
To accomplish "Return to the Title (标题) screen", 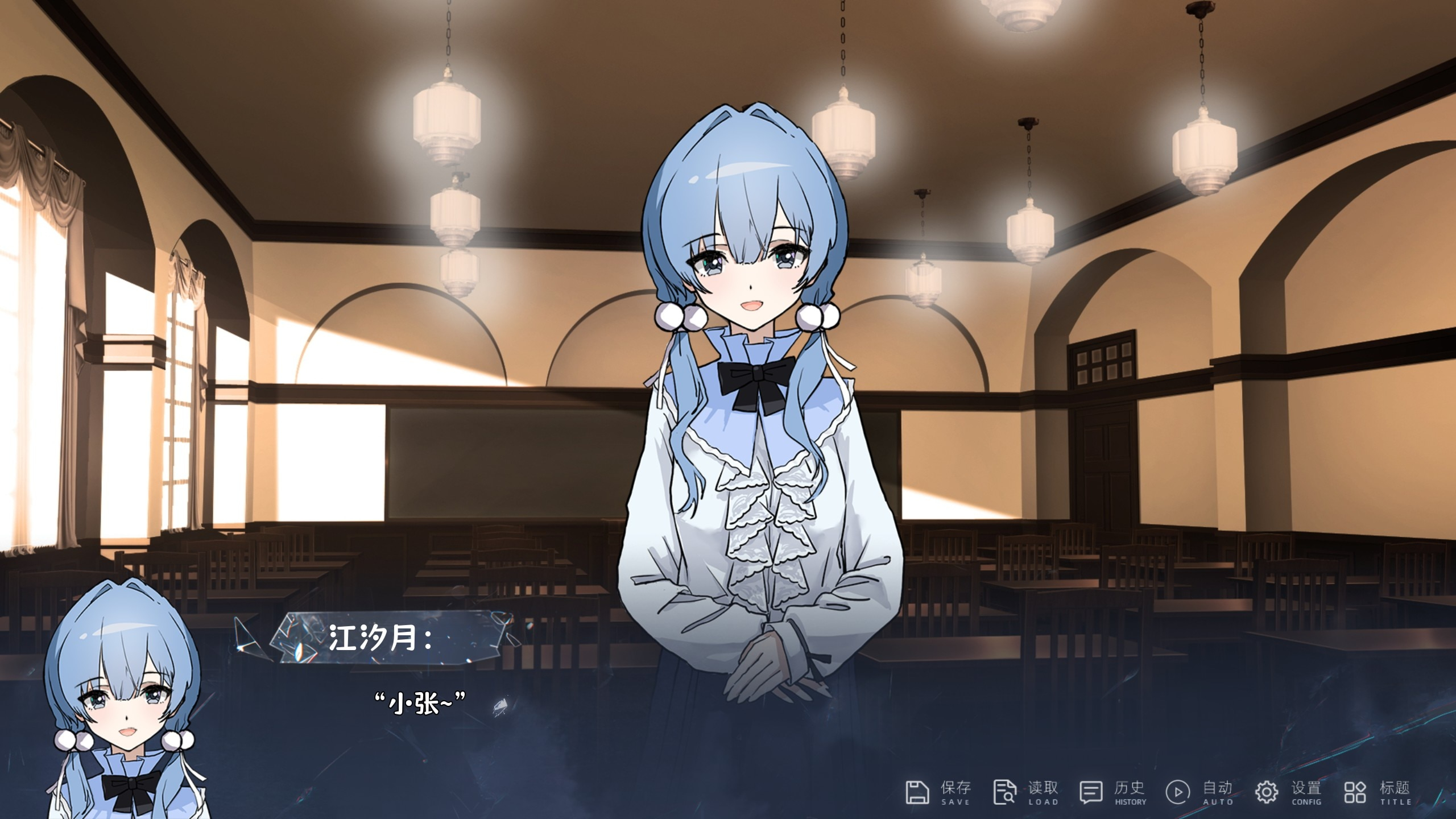I will (1378, 792).
